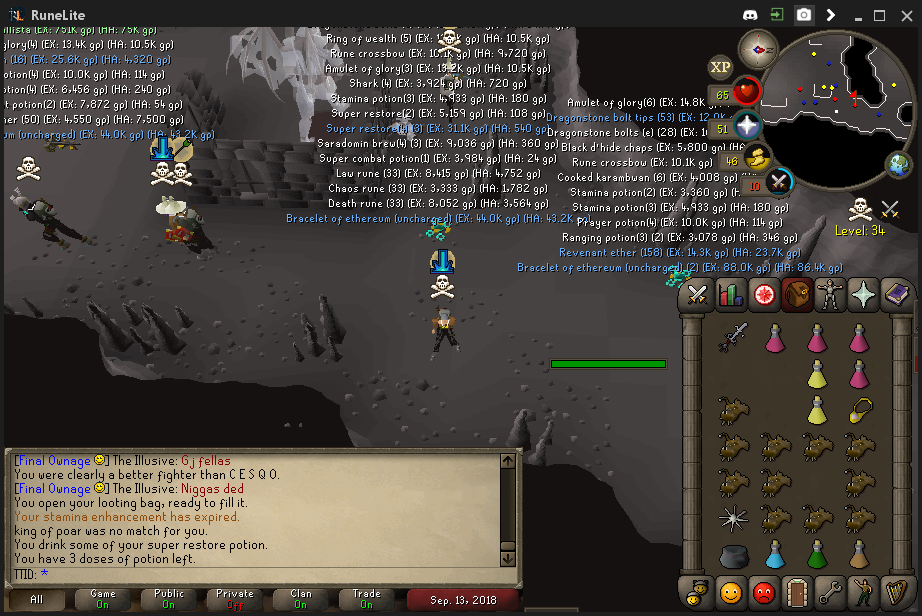Activate the special attack orb

pos(778,182)
